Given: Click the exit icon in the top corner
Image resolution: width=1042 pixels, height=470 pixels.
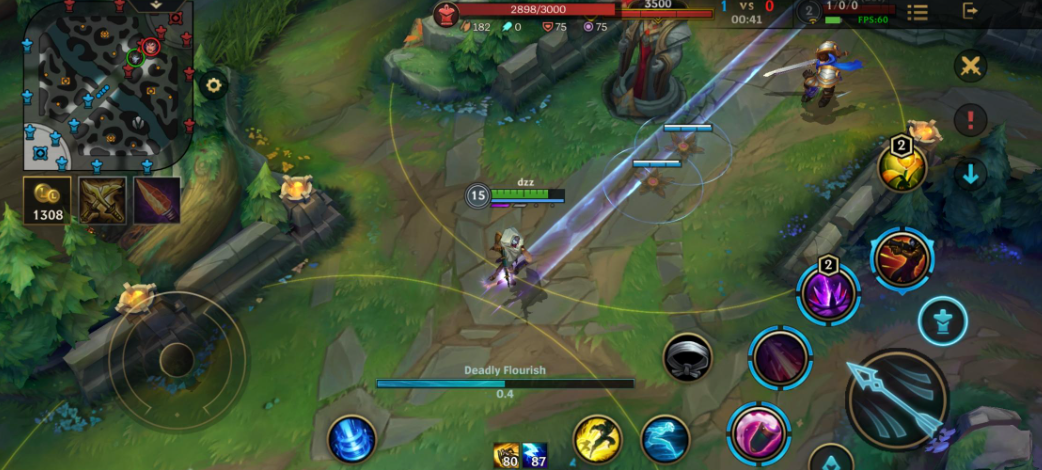Looking at the screenshot, I should (x=969, y=11).
